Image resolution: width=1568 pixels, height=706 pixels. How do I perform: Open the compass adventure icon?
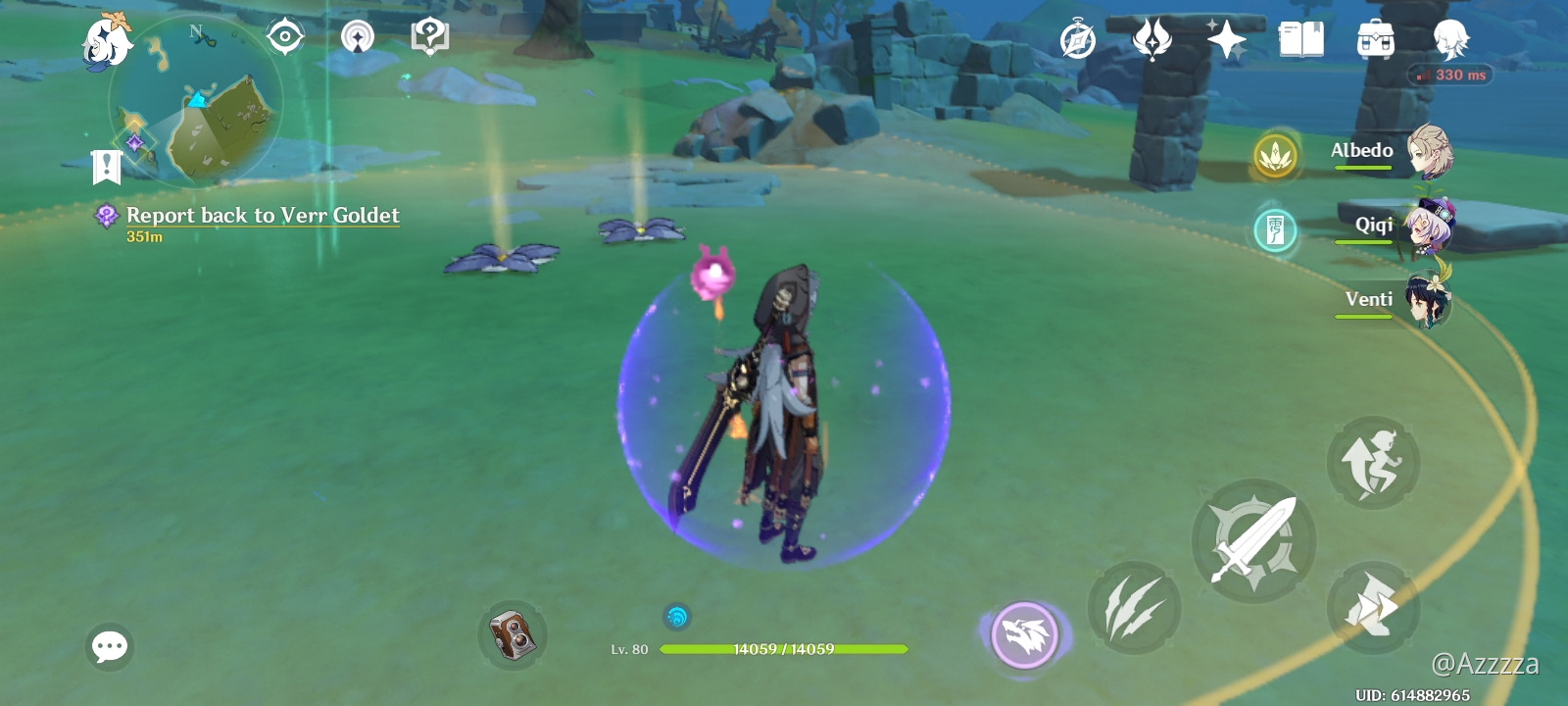(1078, 41)
